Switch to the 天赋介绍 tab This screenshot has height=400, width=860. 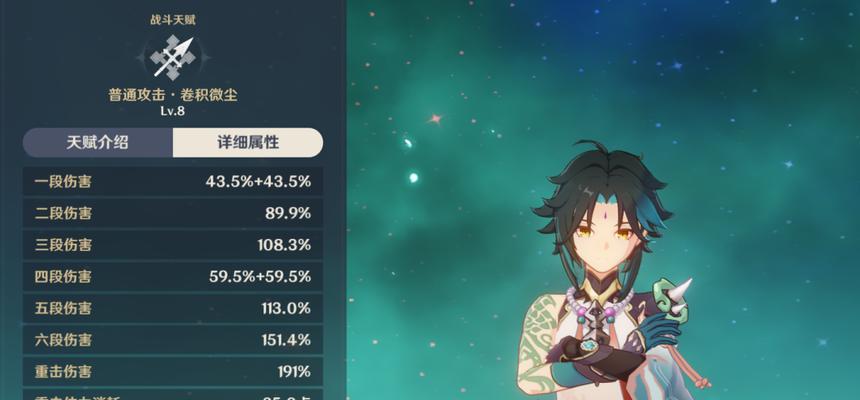(x=98, y=143)
